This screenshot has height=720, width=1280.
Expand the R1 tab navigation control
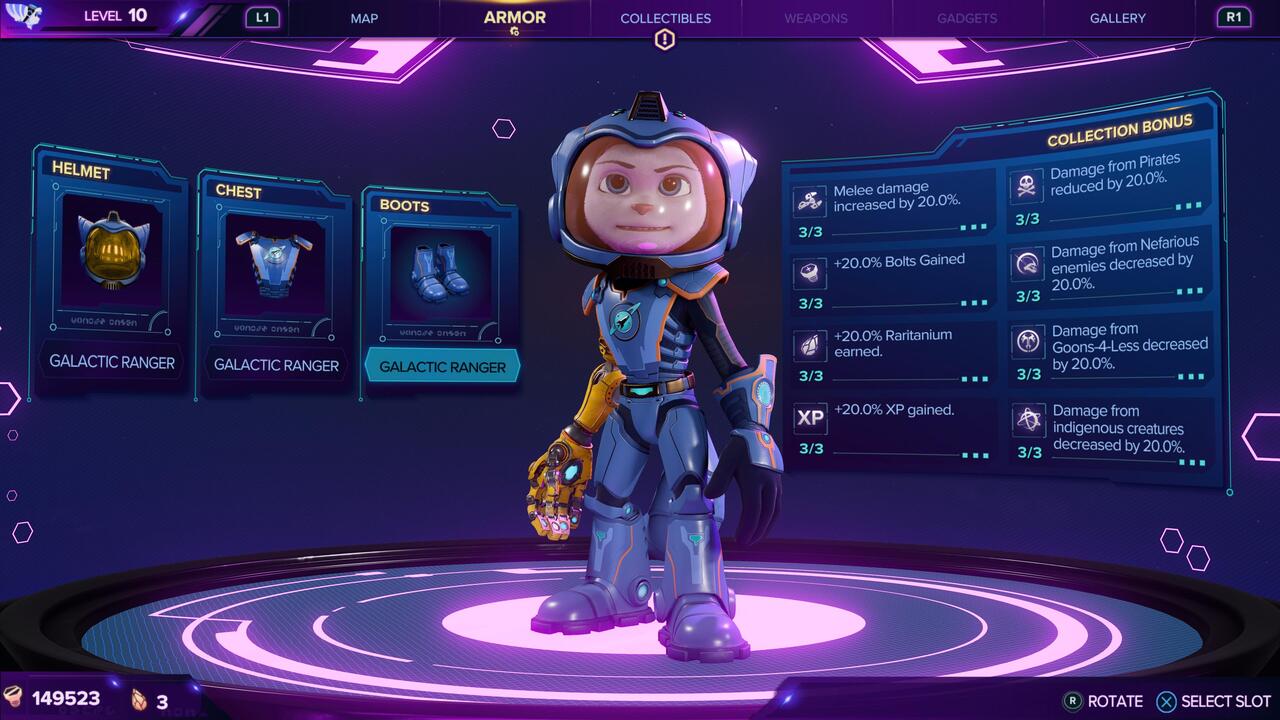tap(1234, 17)
